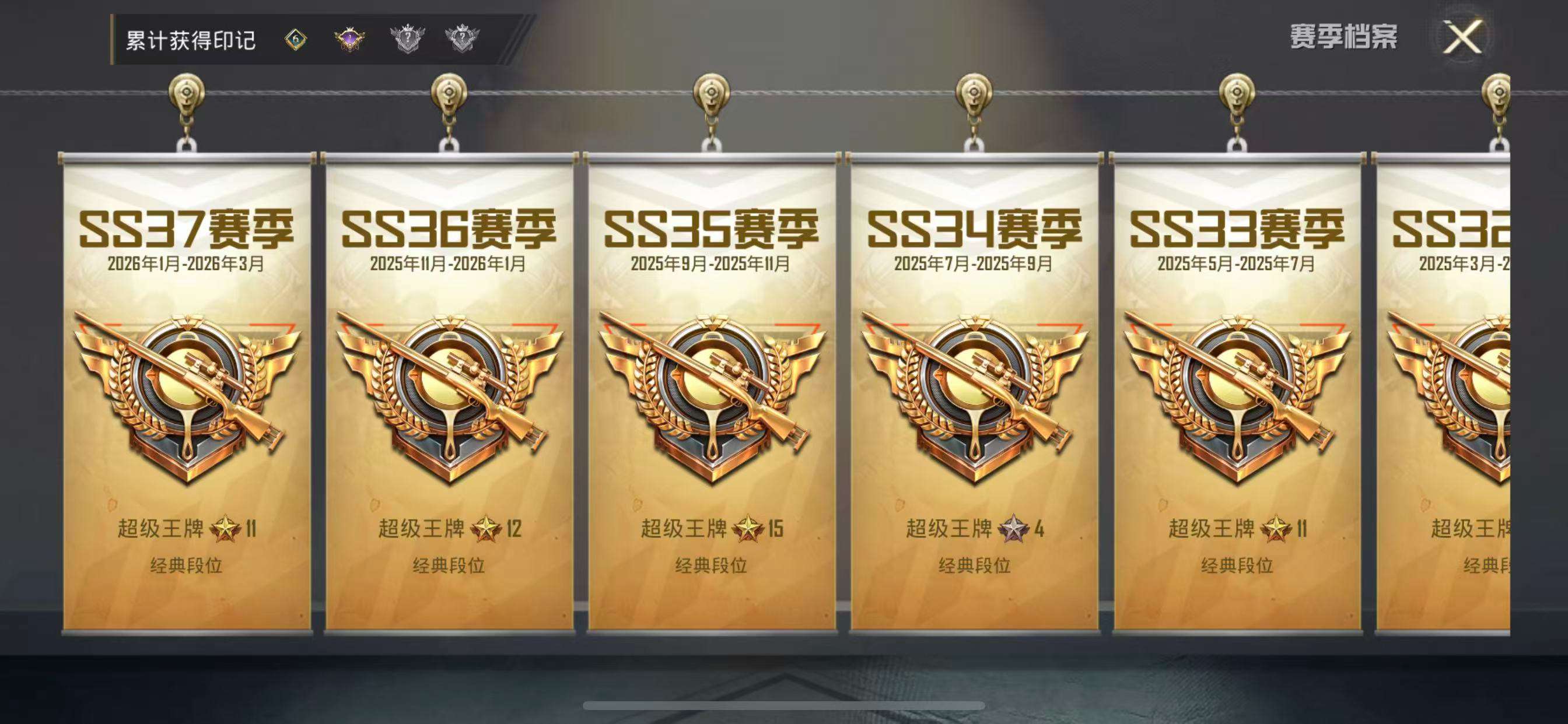
Task: Click the diamond "6" mark icon in top bar
Action: coord(296,38)
